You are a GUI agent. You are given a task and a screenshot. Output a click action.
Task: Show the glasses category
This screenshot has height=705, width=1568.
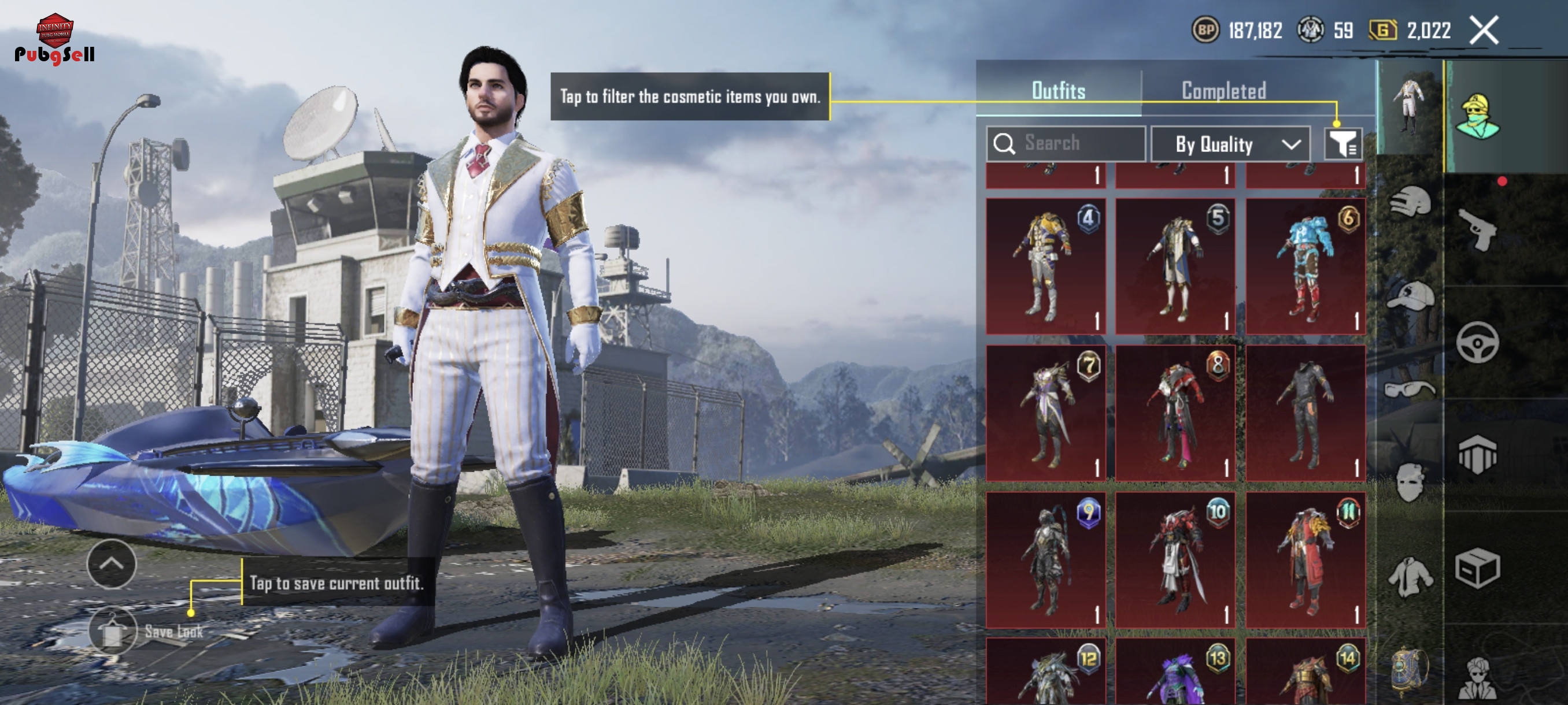[x=1410, y=389]
